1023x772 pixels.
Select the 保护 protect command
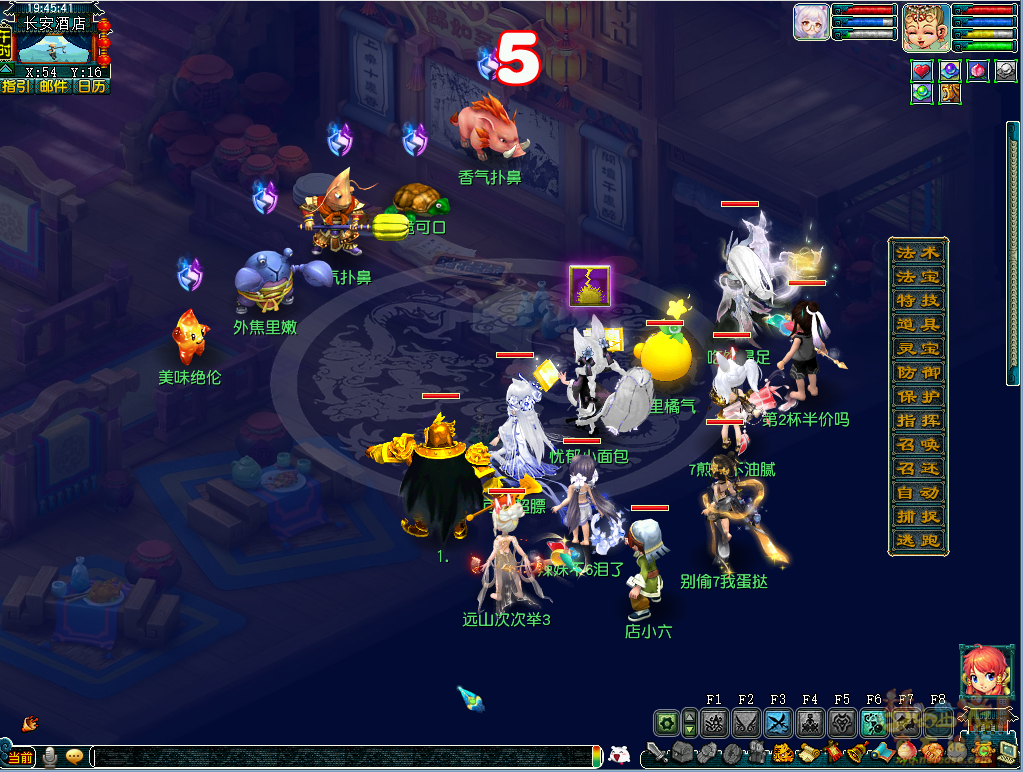coord(917,397)
